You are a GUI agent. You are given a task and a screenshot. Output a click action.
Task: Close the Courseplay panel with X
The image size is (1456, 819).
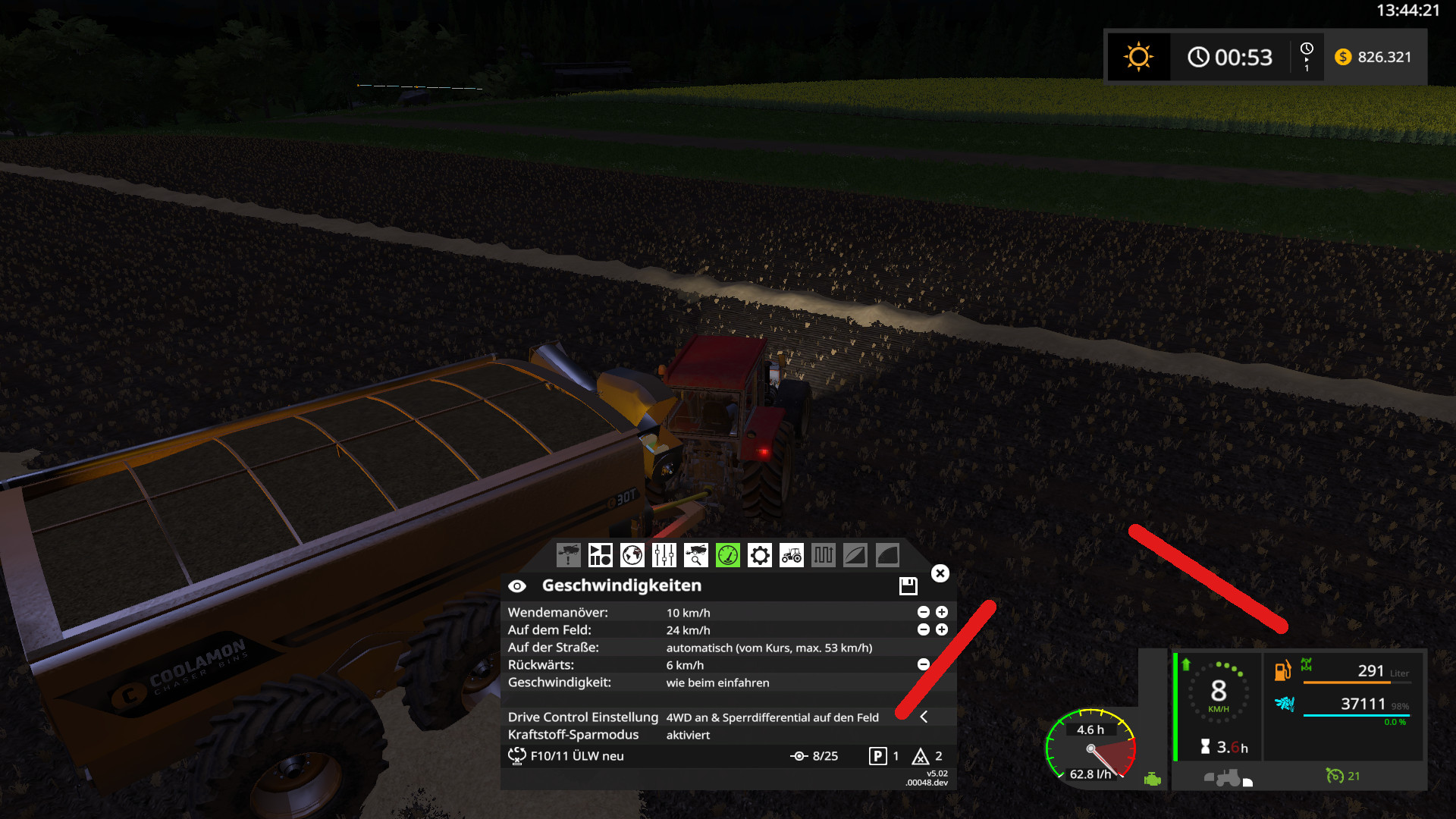(940, 573)
